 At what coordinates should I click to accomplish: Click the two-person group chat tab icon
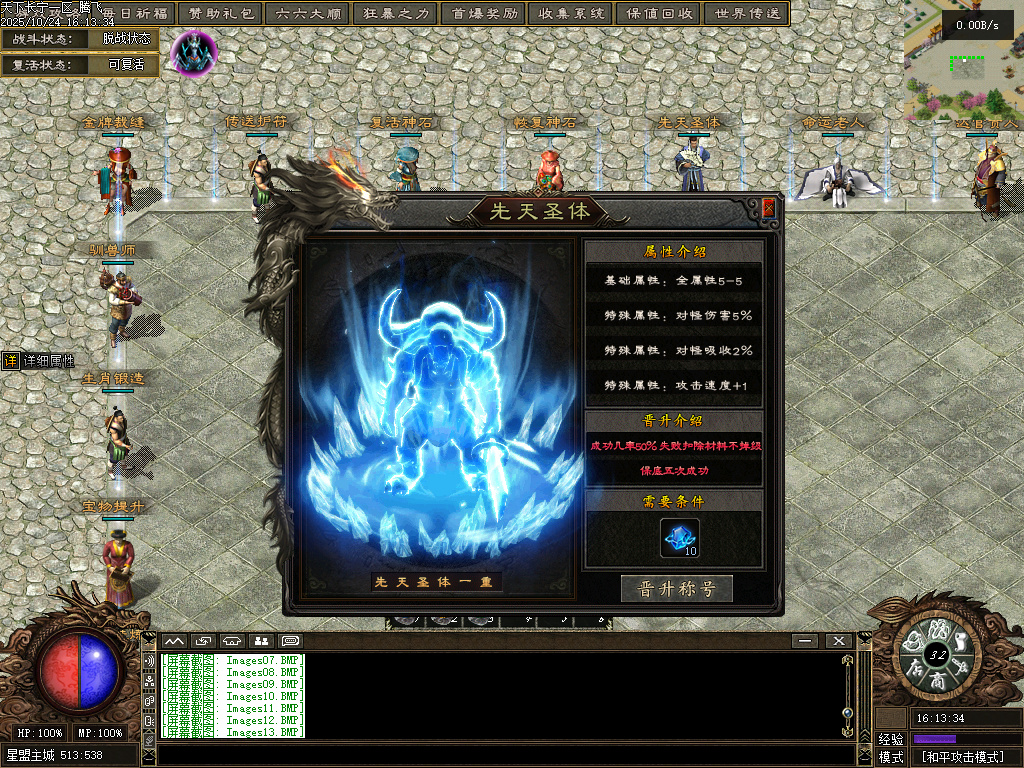coord(261,640)
